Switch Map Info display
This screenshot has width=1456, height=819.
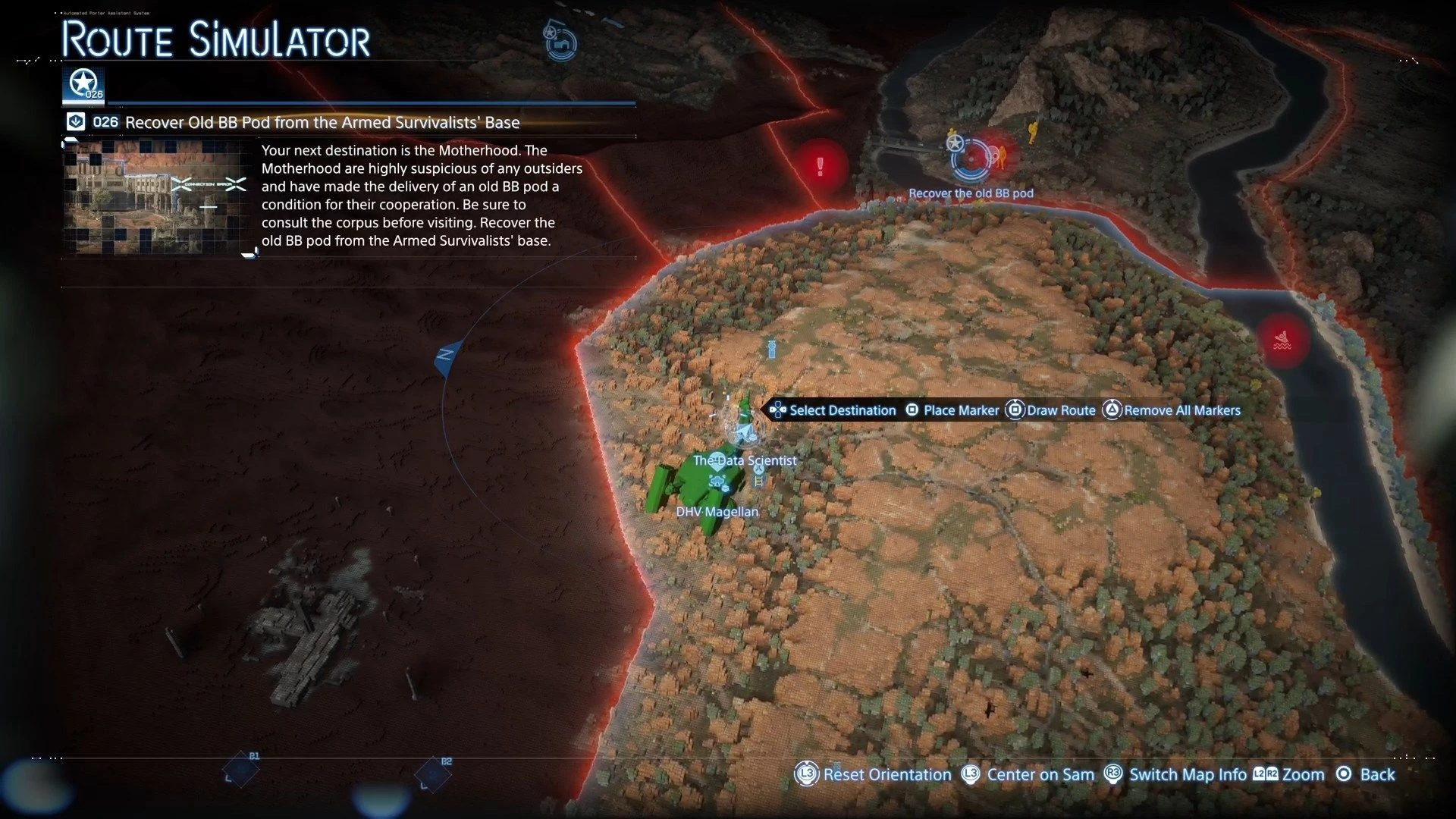(x=1175, y=774)
